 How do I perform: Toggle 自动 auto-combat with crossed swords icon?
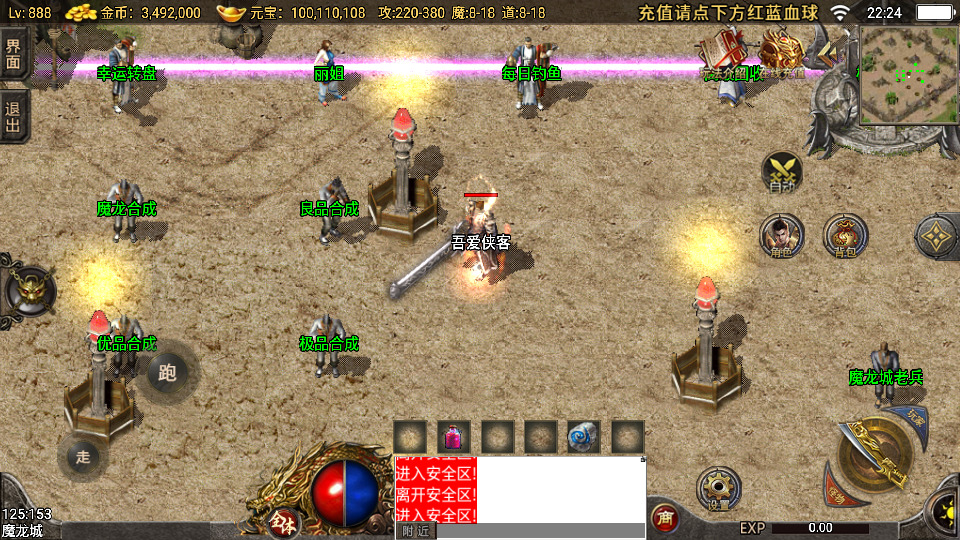point(781,171)
